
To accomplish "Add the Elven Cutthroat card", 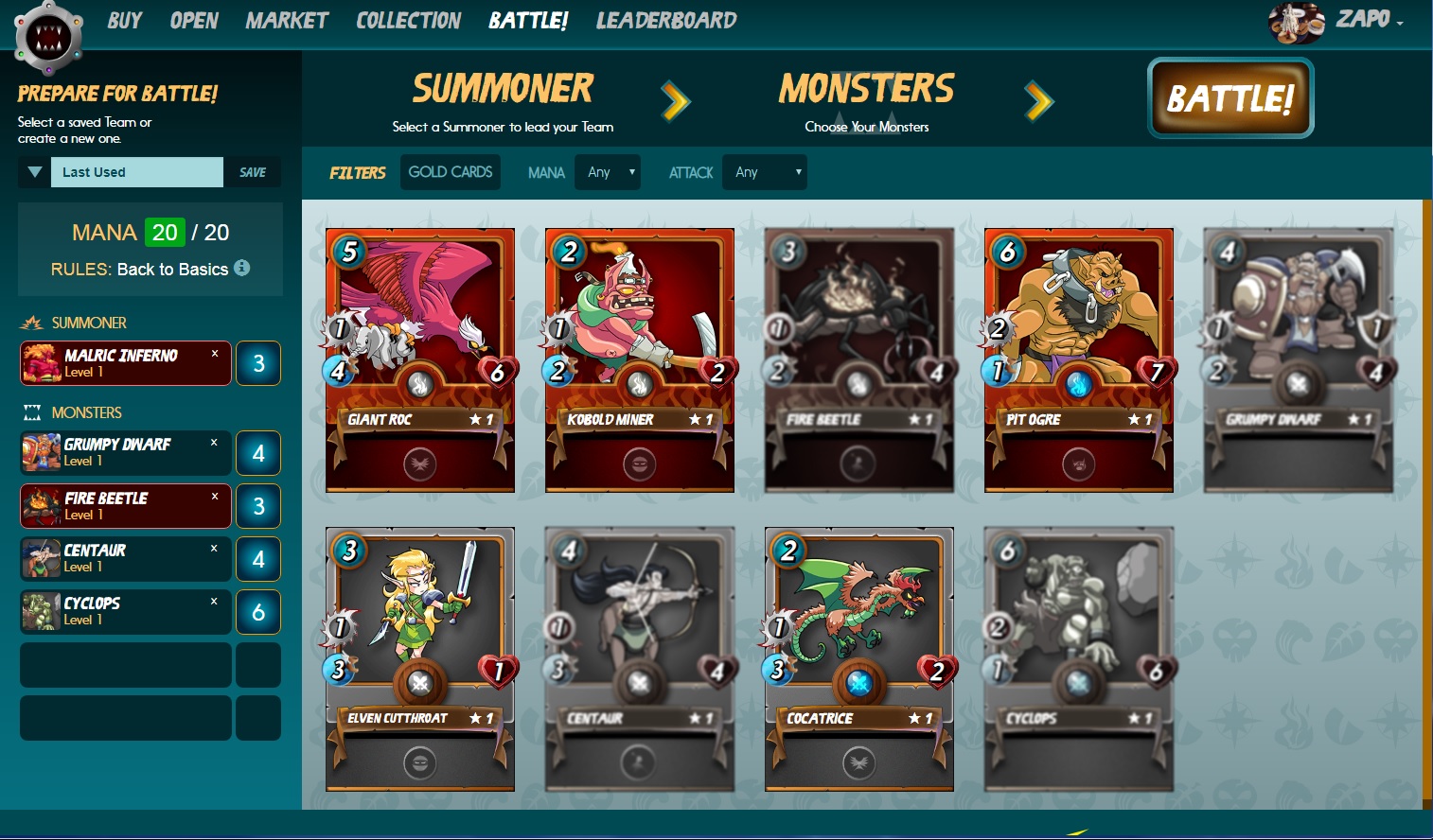I will click(x=420, y=658).
